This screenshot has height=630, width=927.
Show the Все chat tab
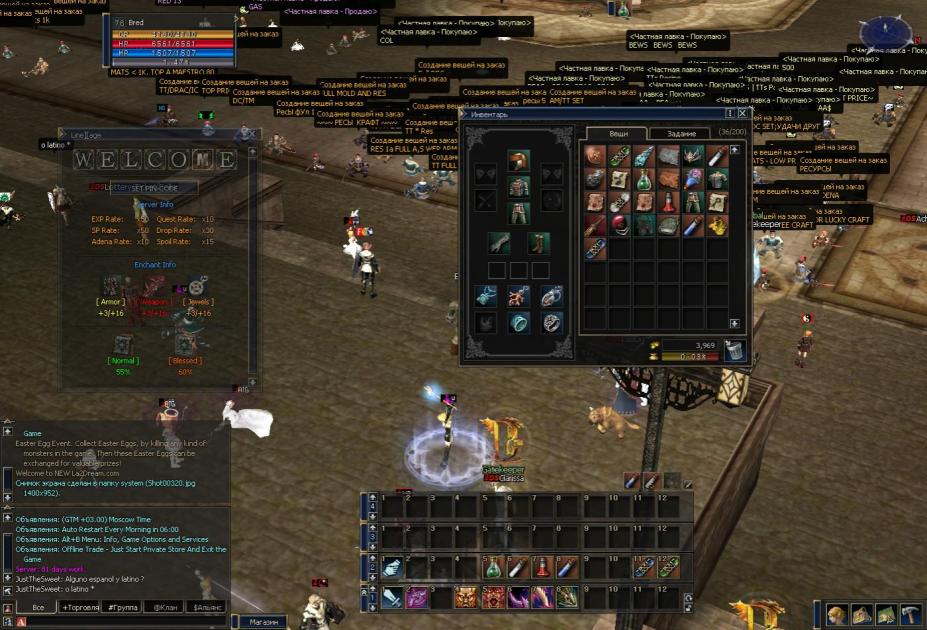point(38,607)
